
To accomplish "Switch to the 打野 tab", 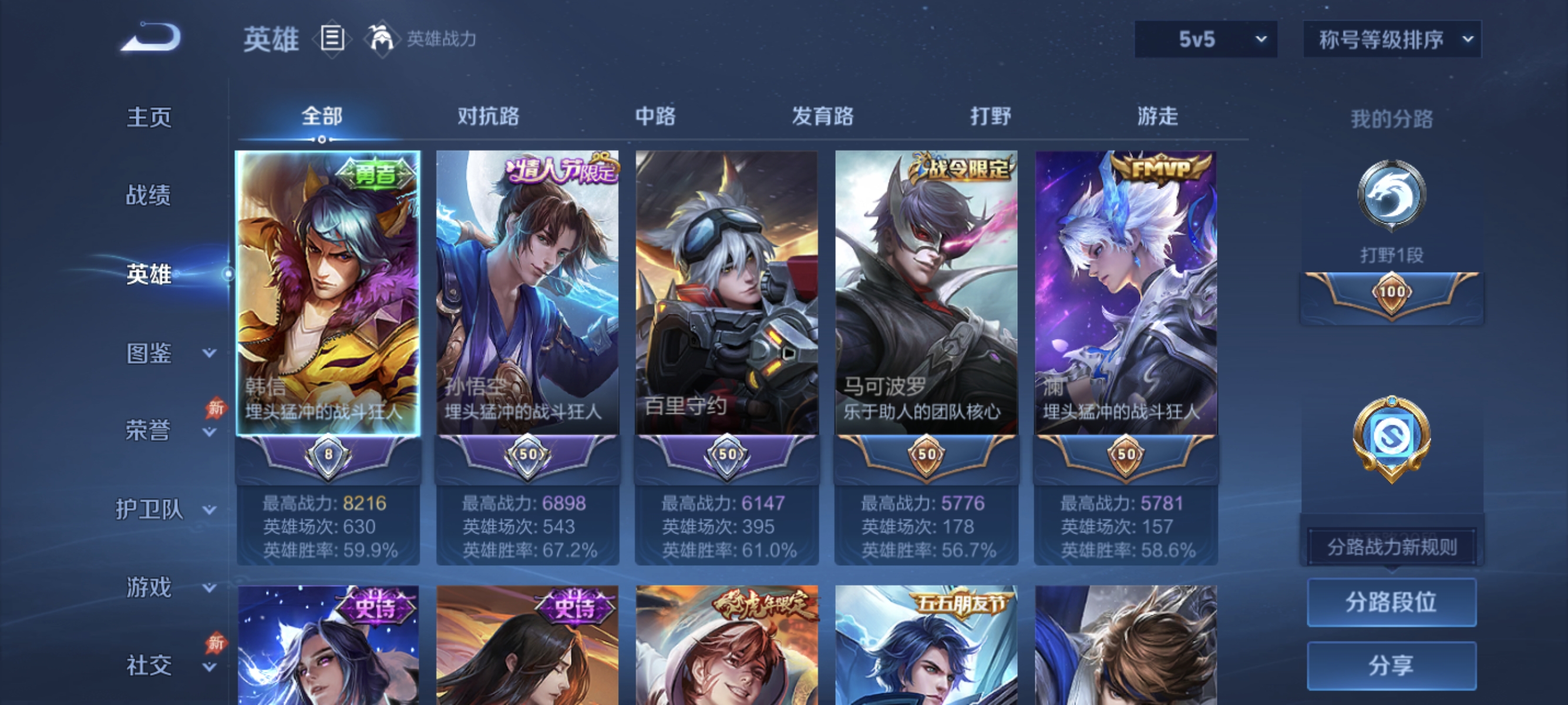I will tap(991, 116).
